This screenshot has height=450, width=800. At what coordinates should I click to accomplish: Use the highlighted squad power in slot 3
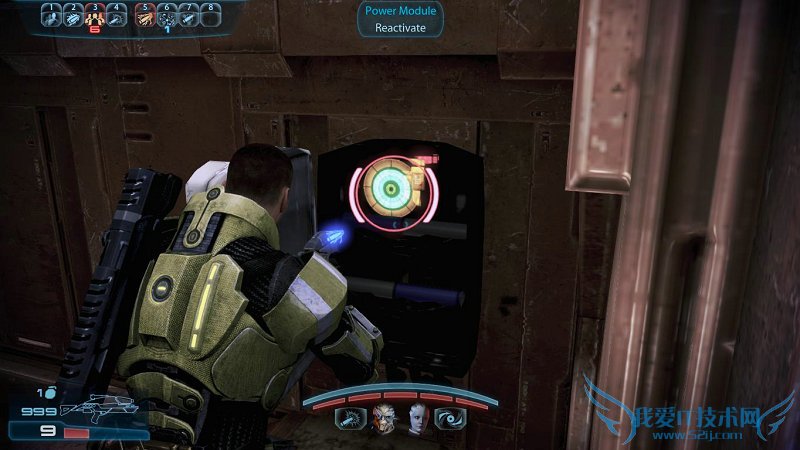pos(96,17)
